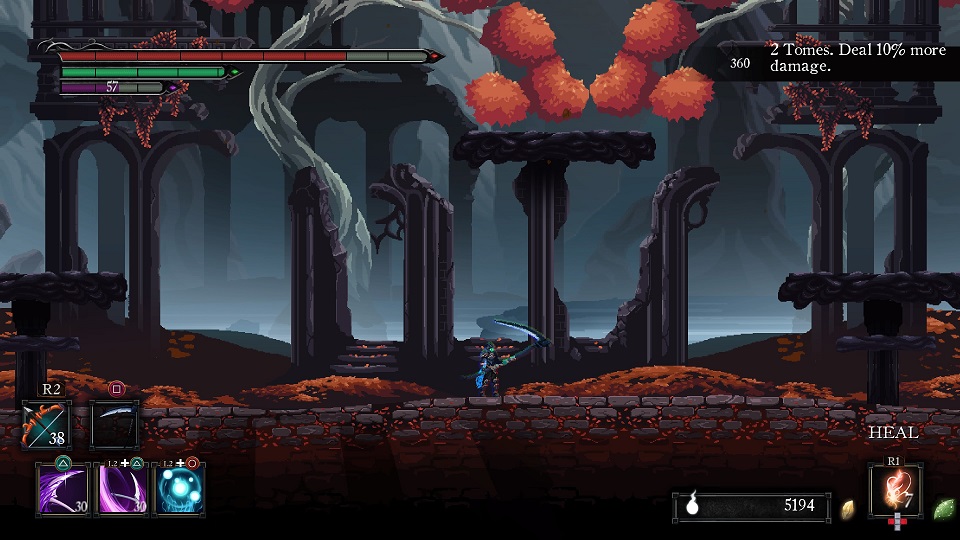The image size is (960, 540).
Task: Select the green leaf item
Action: tap(943, 508)
